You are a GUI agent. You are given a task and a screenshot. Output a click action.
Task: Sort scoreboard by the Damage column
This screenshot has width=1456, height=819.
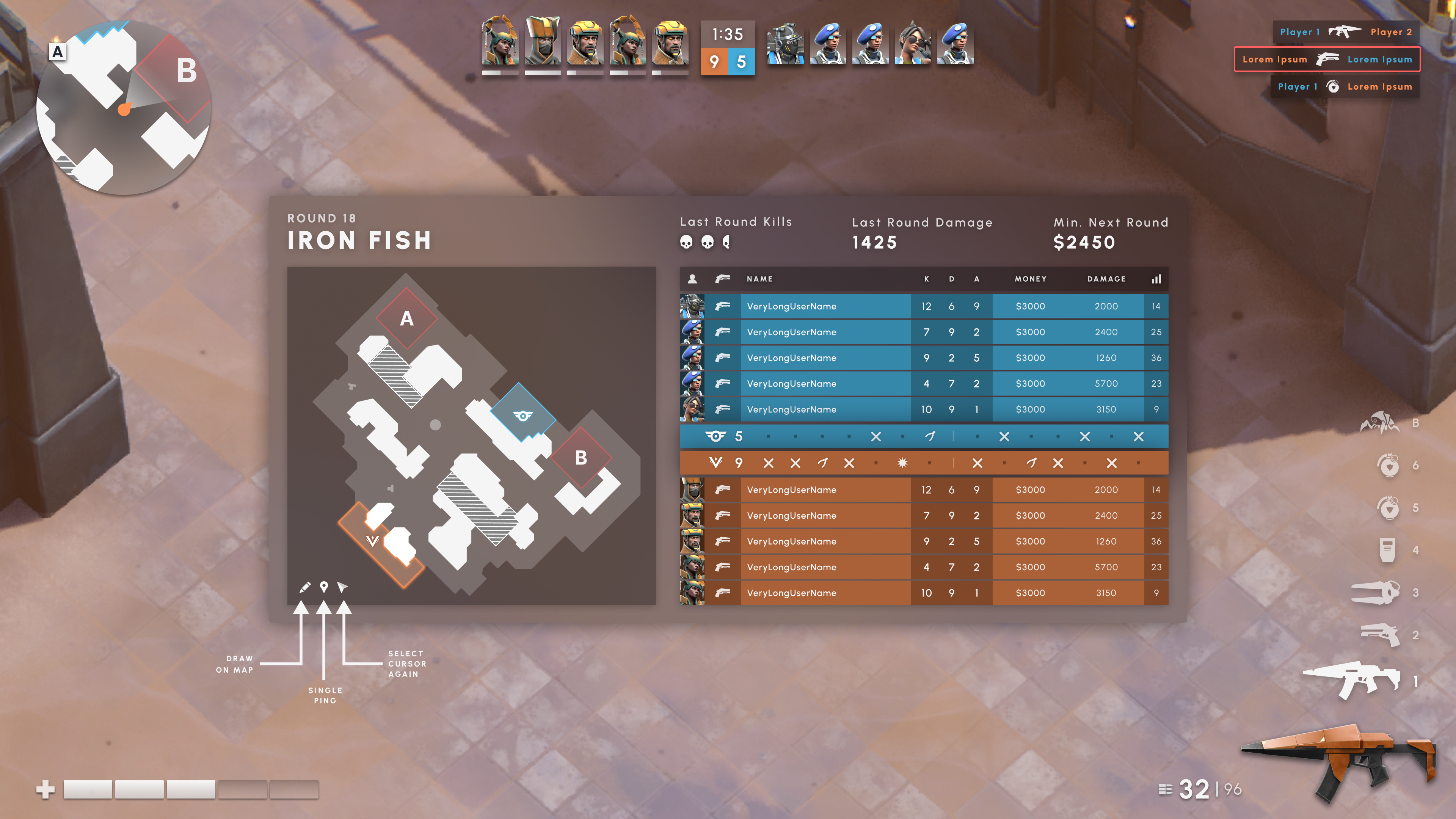[1106, 279]
